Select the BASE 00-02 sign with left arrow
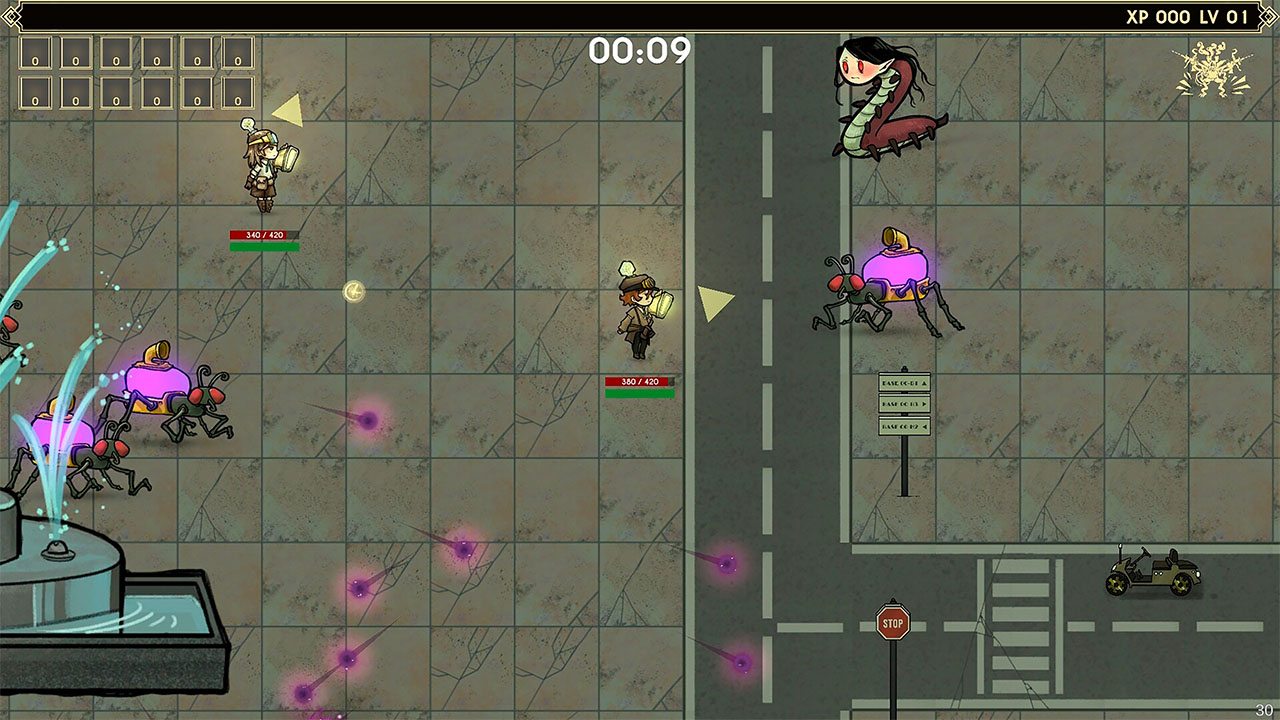The image size is (1280, 720). click(904, 426)
